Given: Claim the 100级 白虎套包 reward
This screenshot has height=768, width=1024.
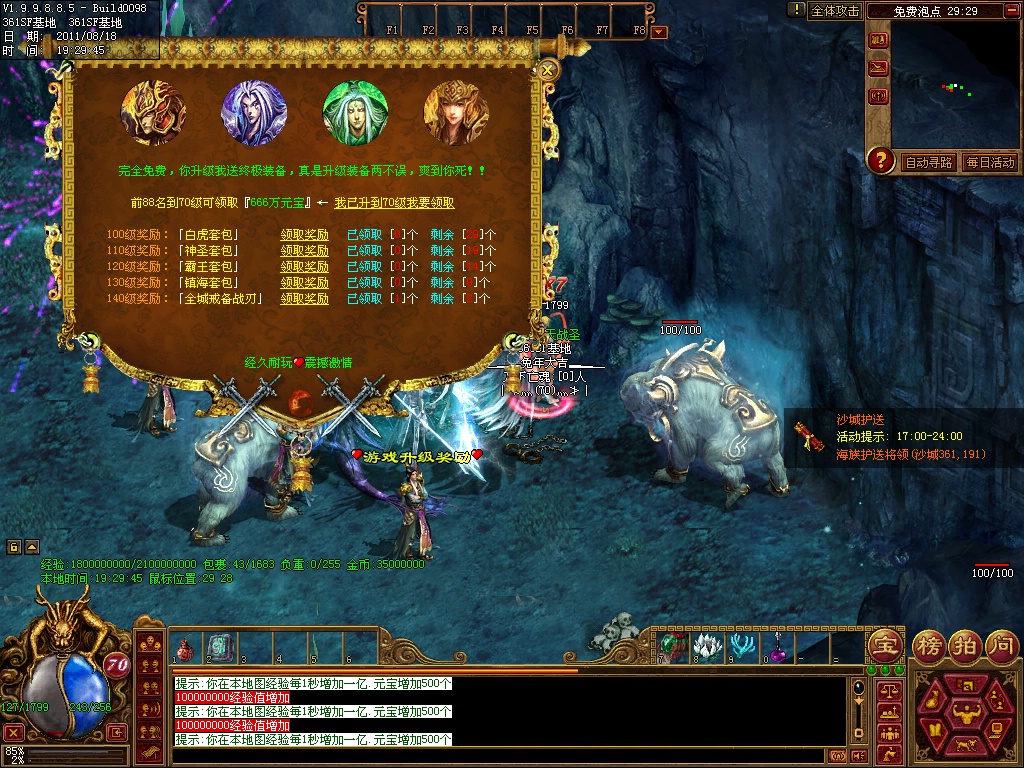Looking at the screenshot, I should coord(304,235).
